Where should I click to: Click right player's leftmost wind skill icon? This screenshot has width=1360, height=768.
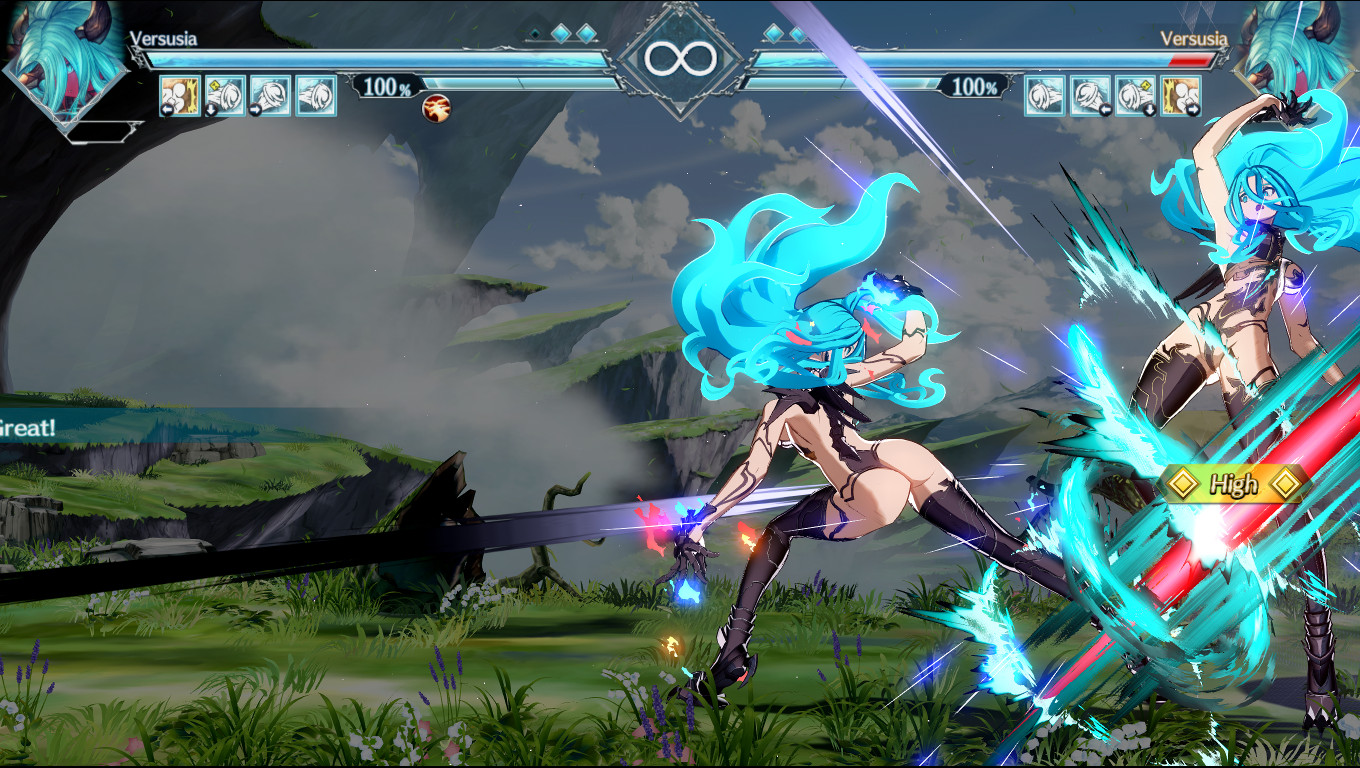click(1044, 95)
